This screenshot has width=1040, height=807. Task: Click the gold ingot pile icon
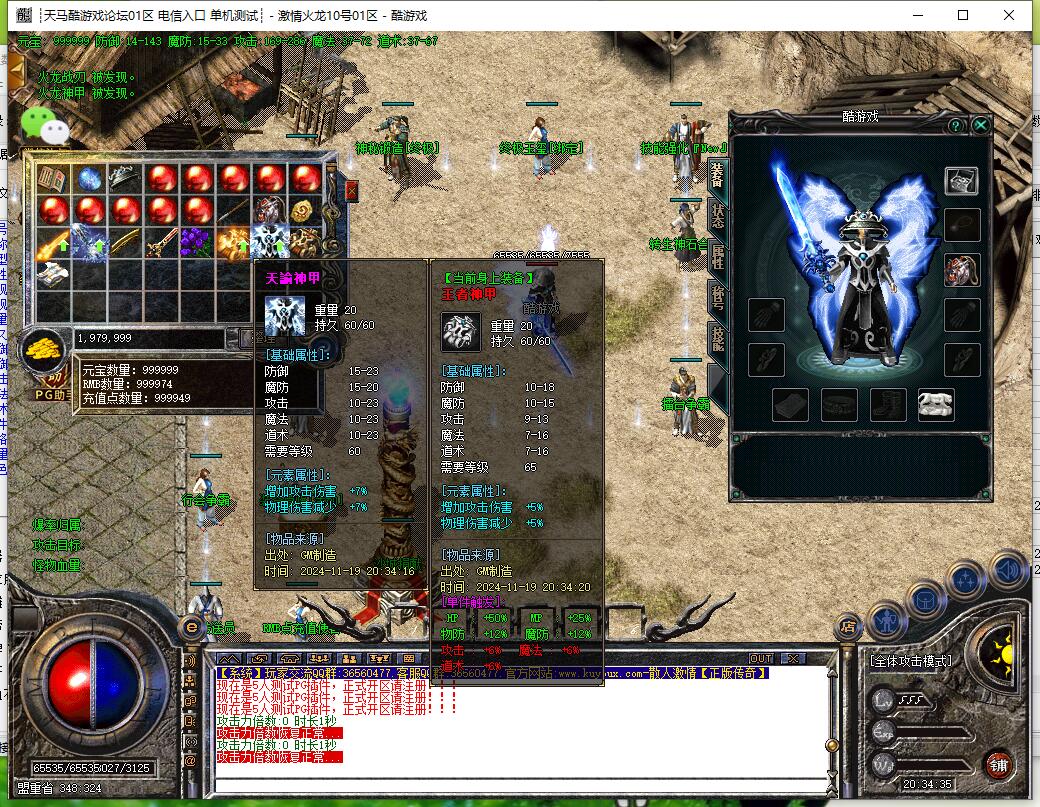pos(43,350)
